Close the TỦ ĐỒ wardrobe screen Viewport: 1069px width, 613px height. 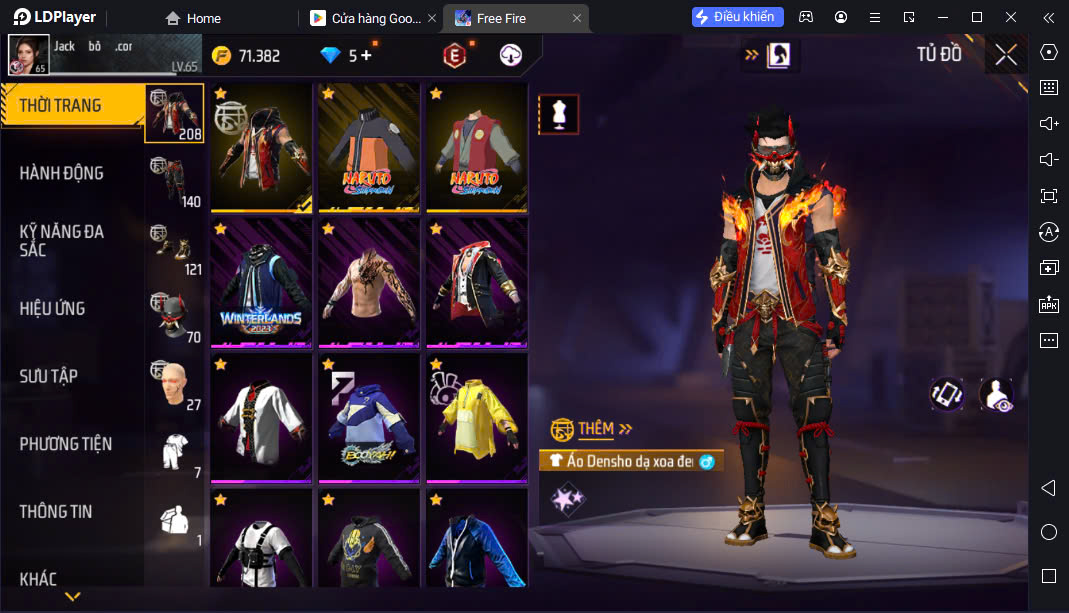point(1006,55)
